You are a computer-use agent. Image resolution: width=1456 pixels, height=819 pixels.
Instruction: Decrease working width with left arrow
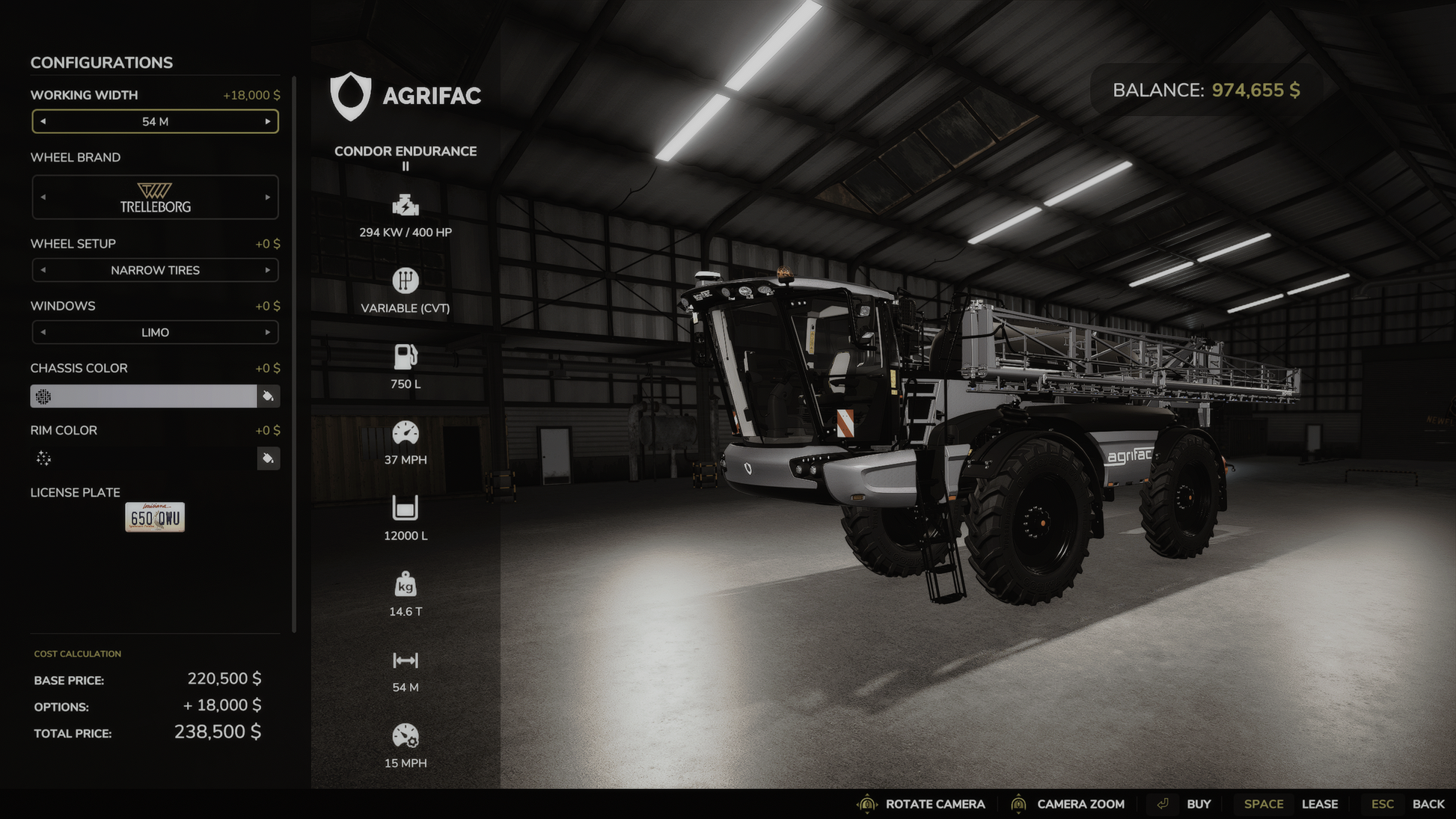click(x=43, y=121)
